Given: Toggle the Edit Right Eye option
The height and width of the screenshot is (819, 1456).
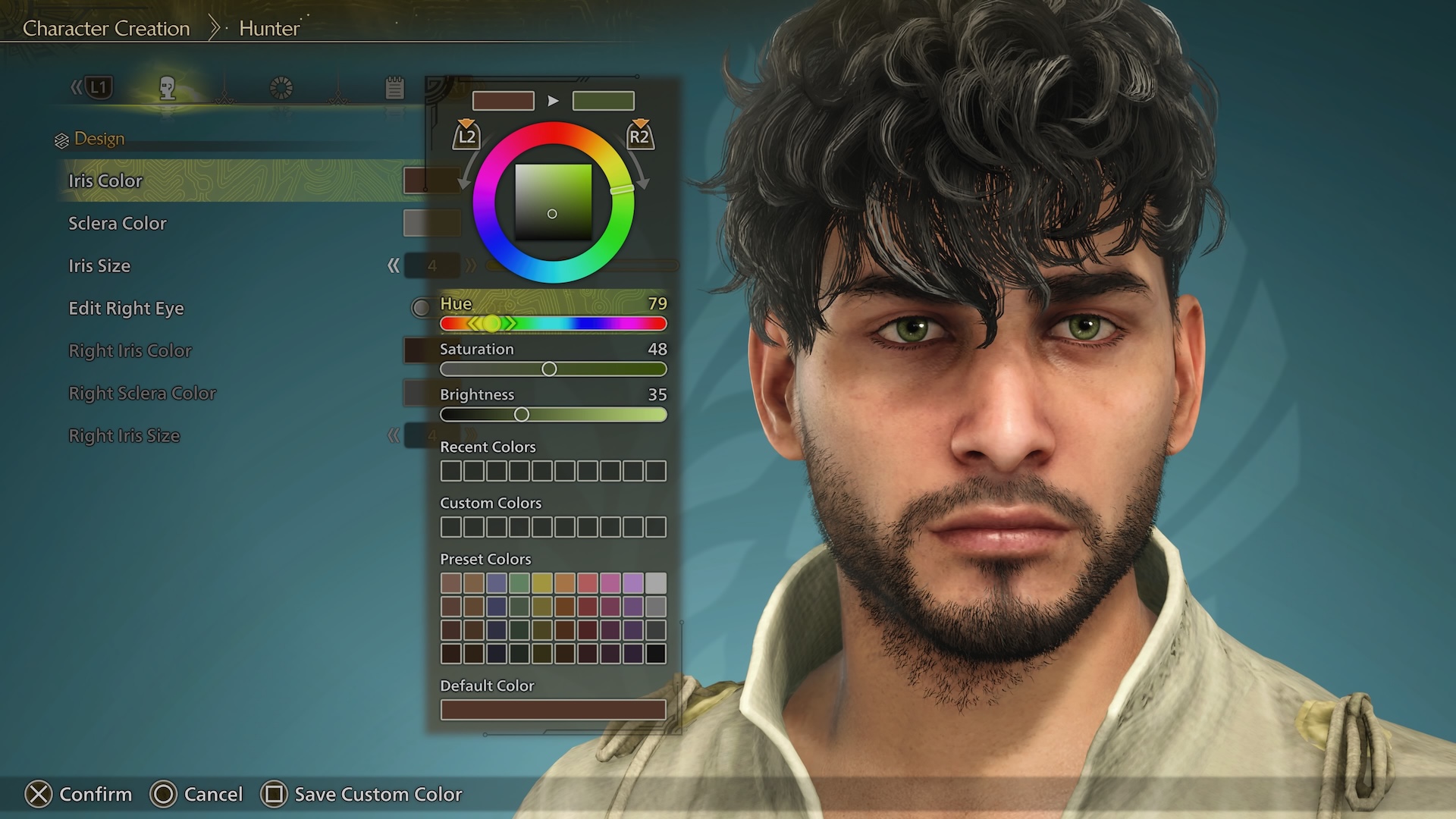Looking at the screenshot, I should (127, 308).
